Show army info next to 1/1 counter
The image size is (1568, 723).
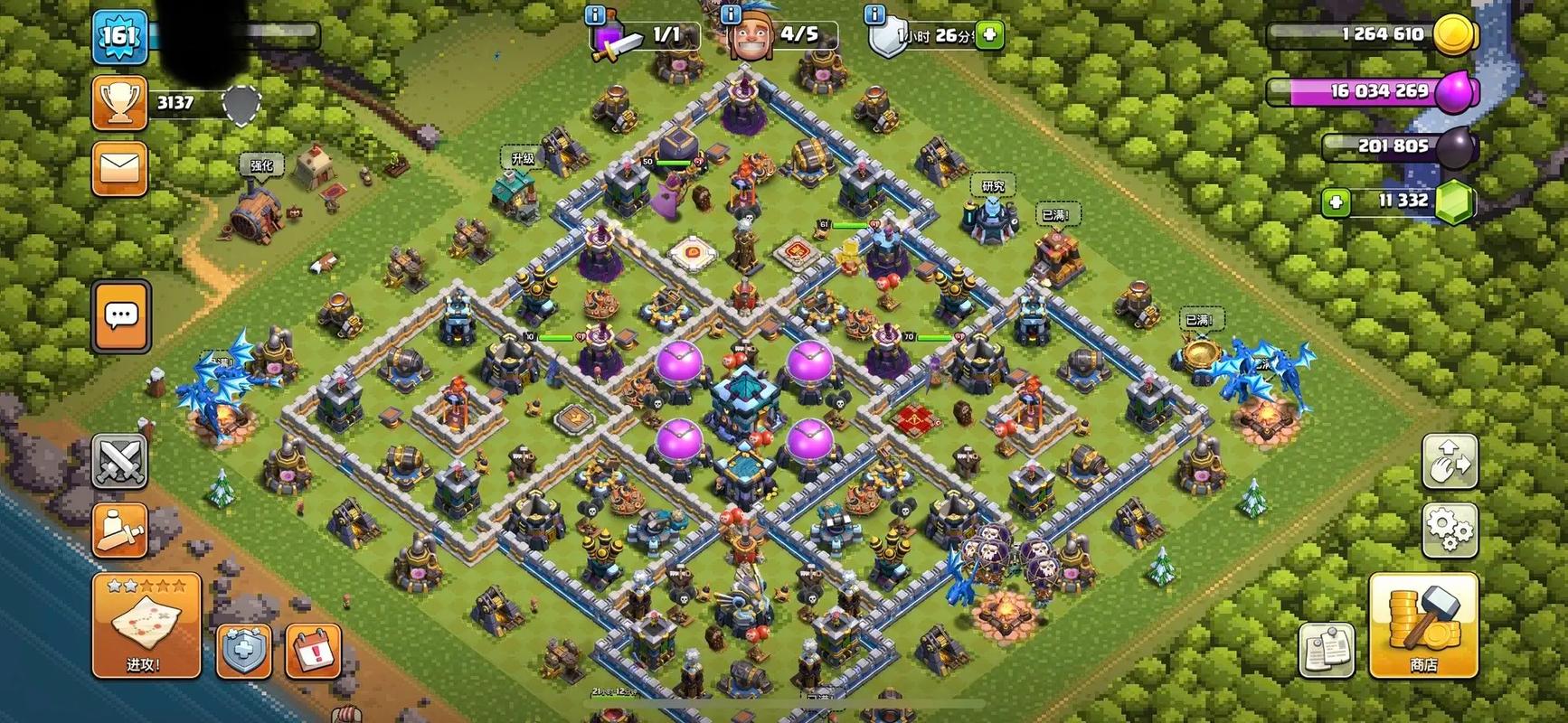595,15
